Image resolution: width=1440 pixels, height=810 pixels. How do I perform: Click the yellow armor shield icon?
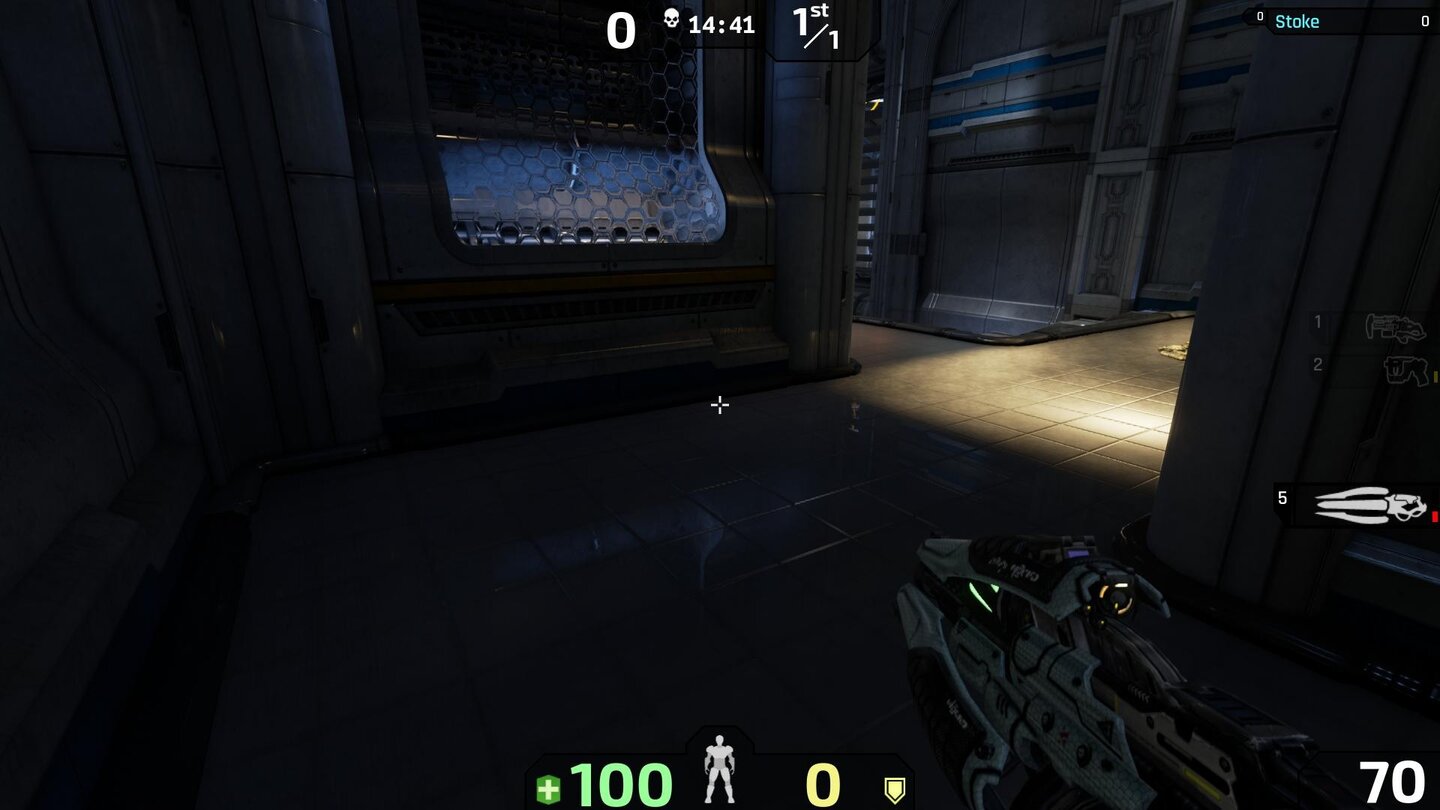tap(895, 788)
